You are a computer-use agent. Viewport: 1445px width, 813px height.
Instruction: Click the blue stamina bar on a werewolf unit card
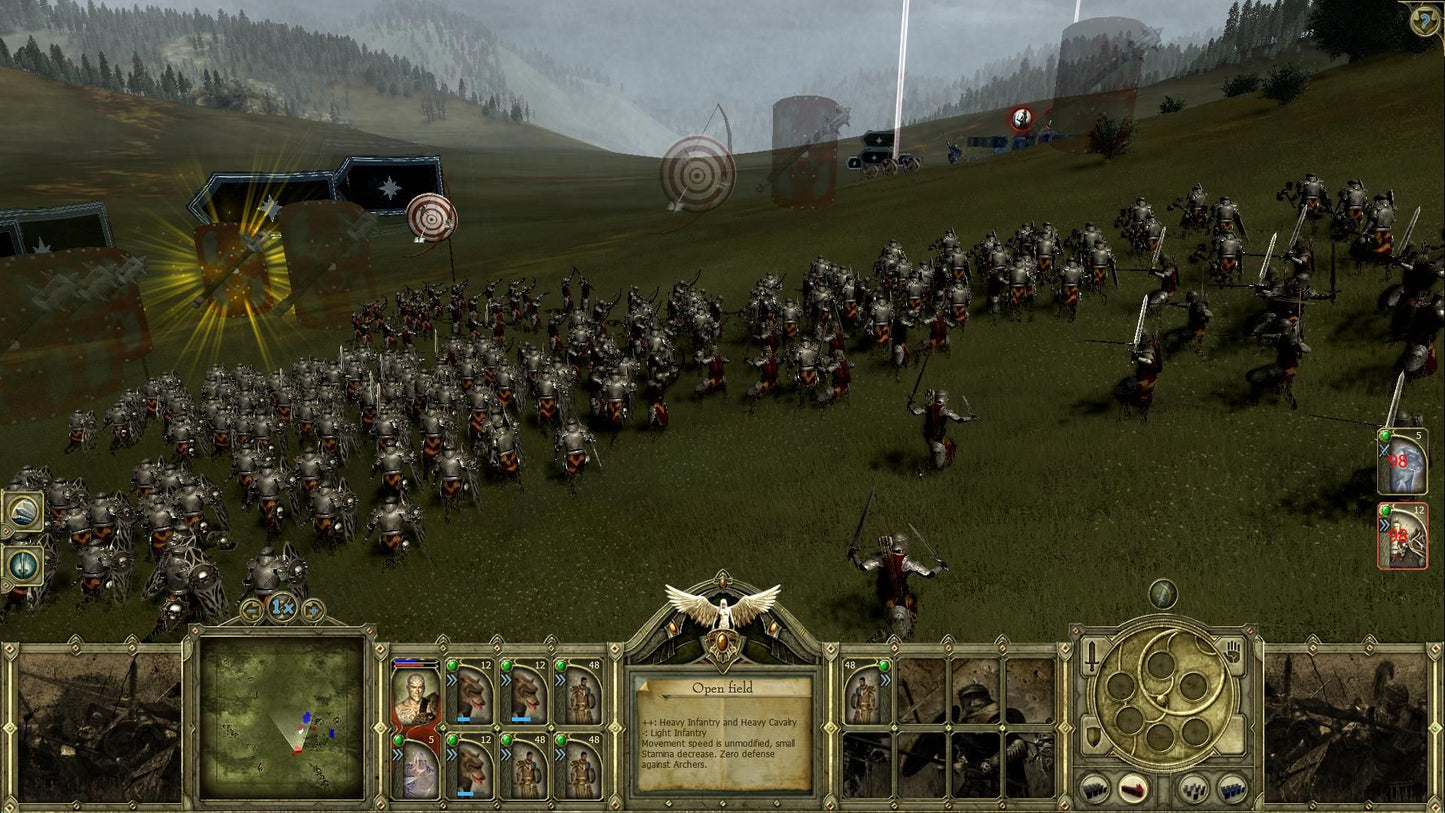(464, 719)
